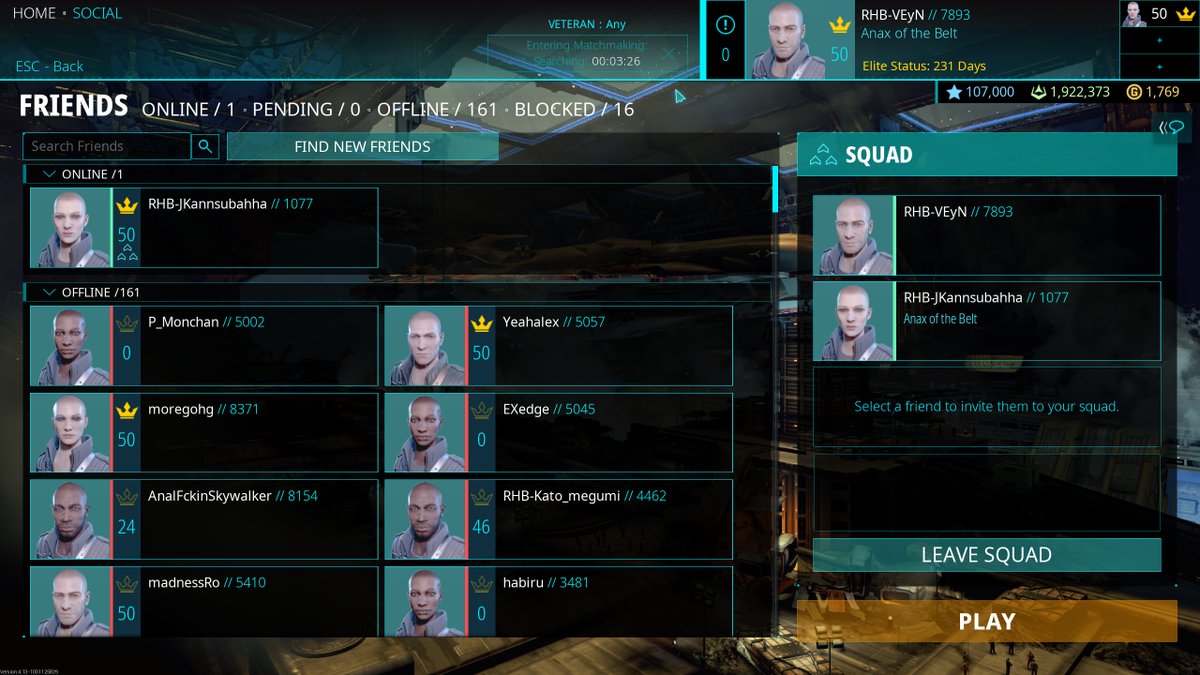
Task: Click the PLAY button
Action: click(x=986, y=621)
